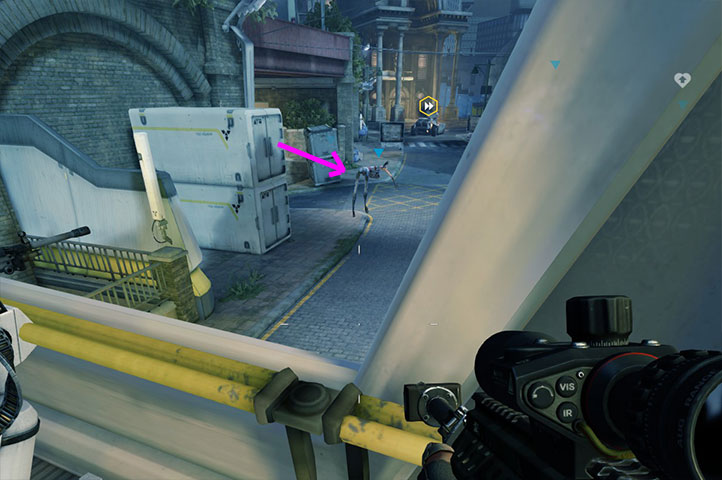Click the white heart waypoint marker

[682, 80]
